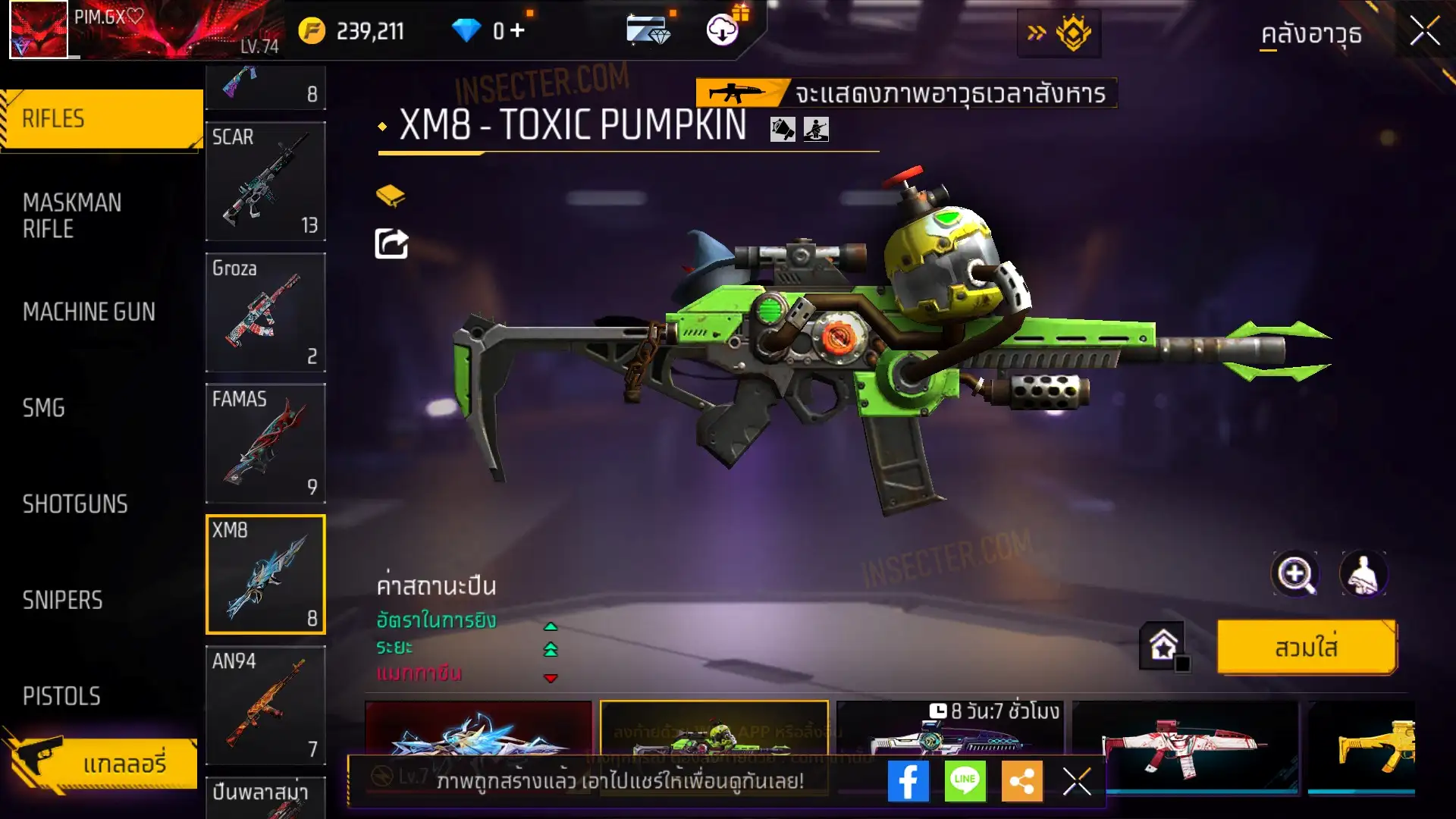Screen dimensions: 1456x819
Task: Switch to the MASKMAN RIFLE category
Action: (x=73, y=215)
